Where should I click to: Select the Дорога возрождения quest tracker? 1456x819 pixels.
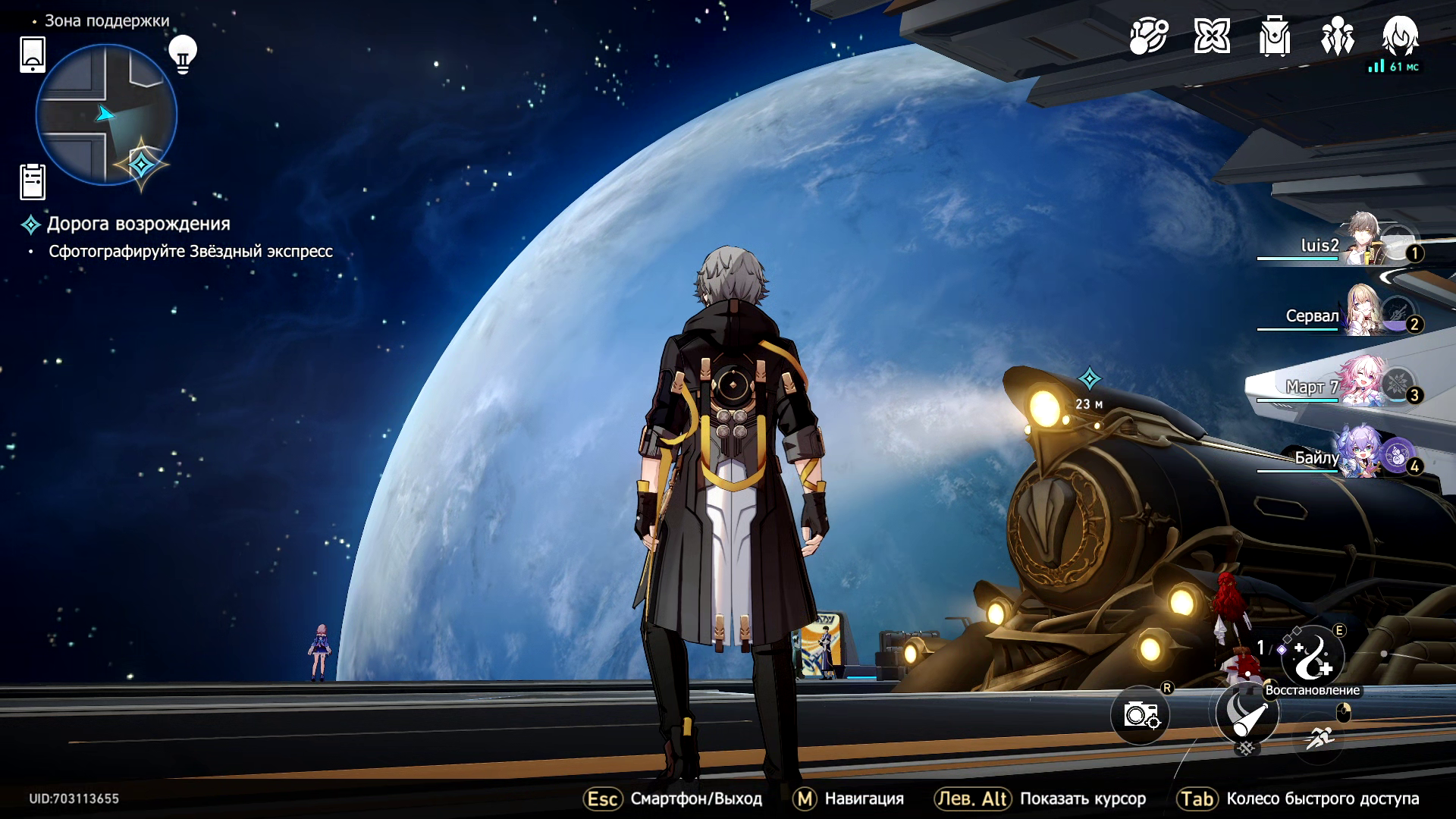137,224
